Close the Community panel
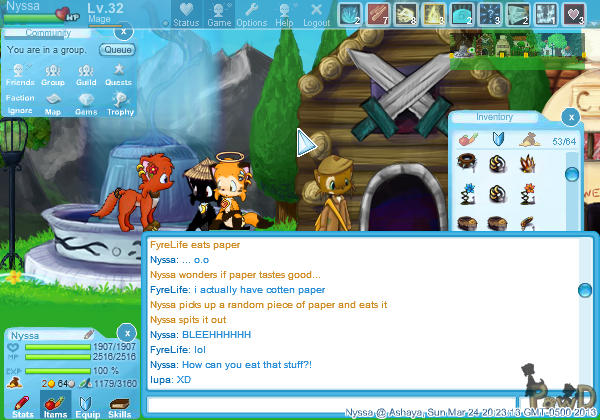Viewport: 600px width, 420px height. coord(125,33)
